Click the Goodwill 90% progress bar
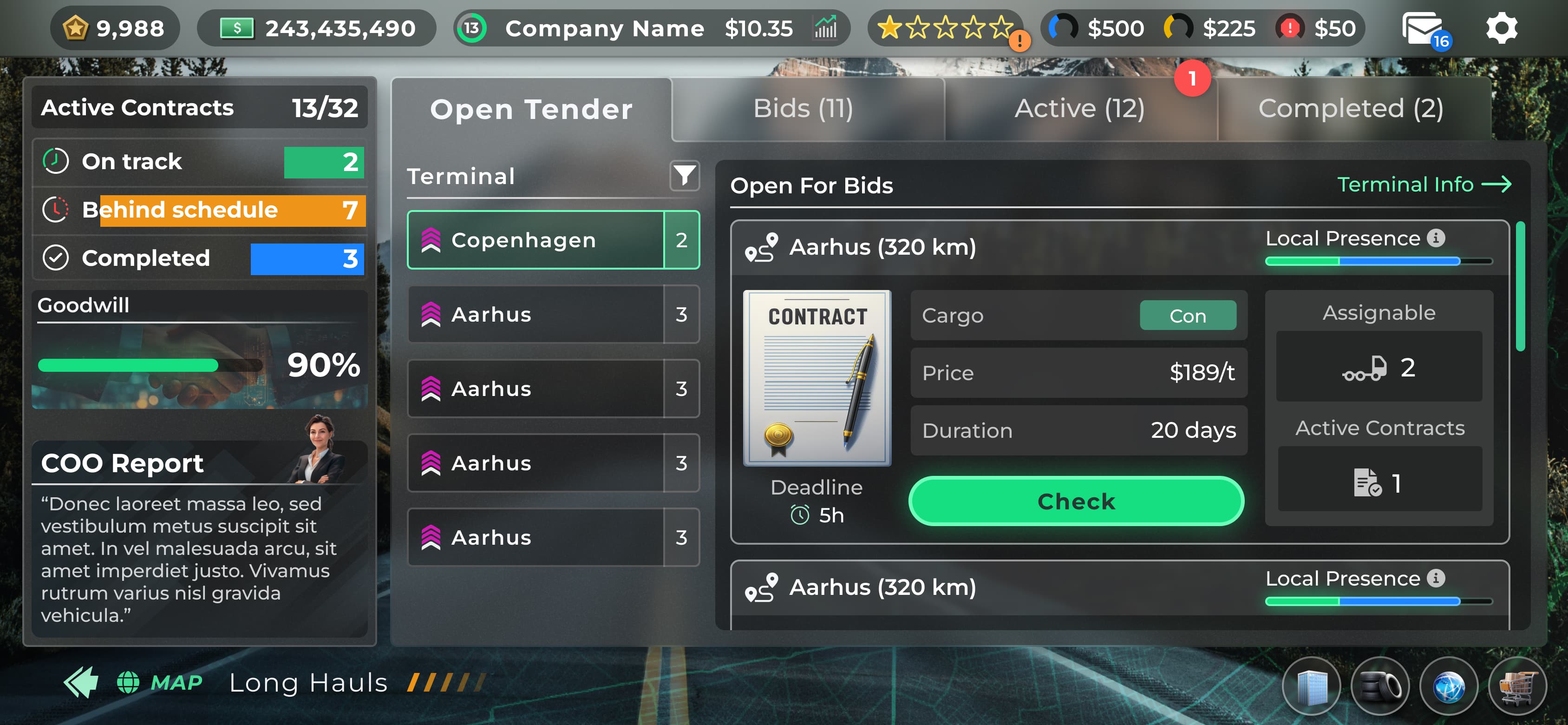 [x=149, y=365]
